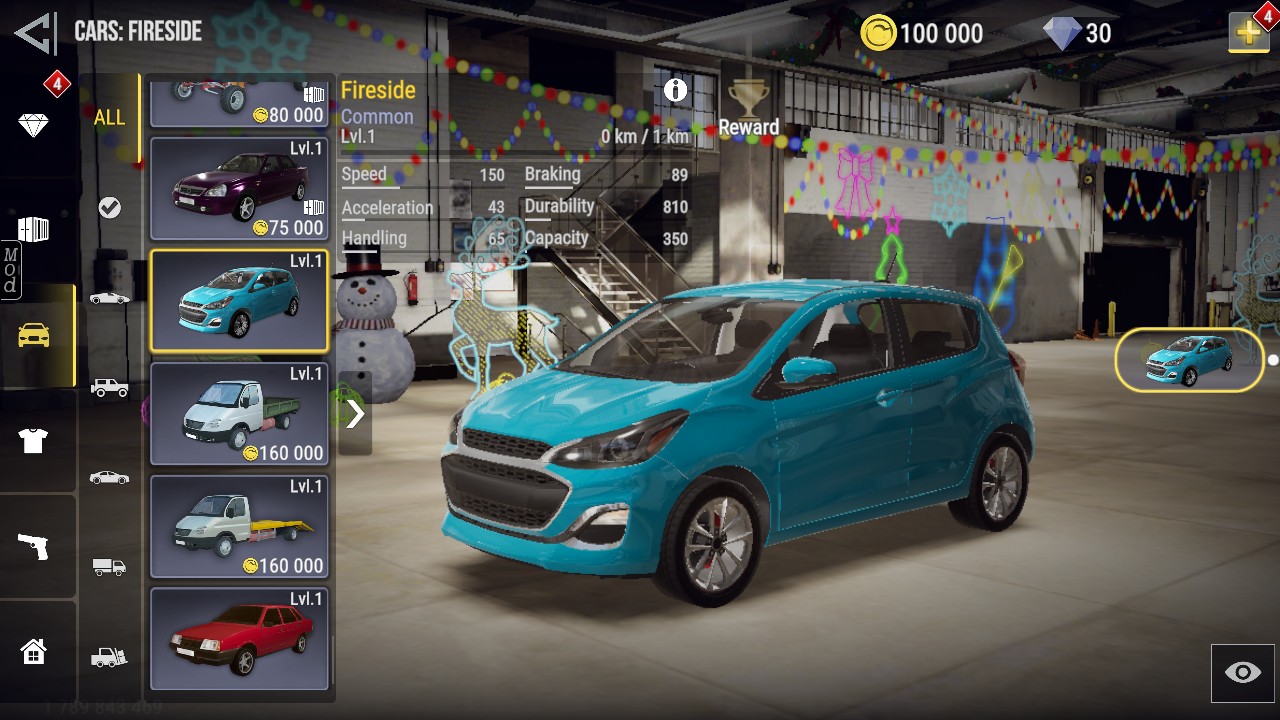1280x720 pixels.
Task: Filter cars by forklift icon
Action: 110,657
